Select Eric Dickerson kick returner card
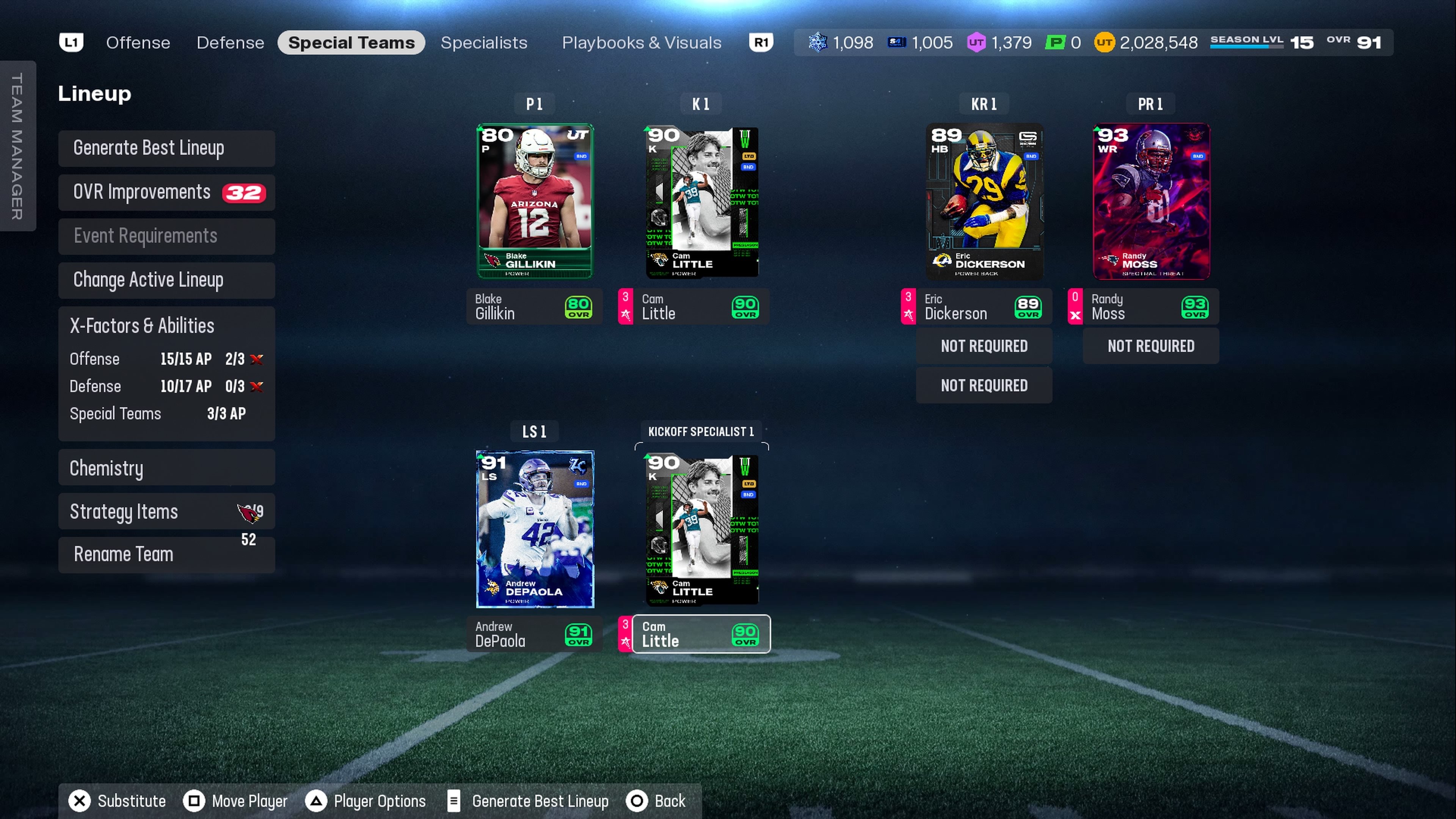This screenshot has width=1456, height=819. click(984, 201)
